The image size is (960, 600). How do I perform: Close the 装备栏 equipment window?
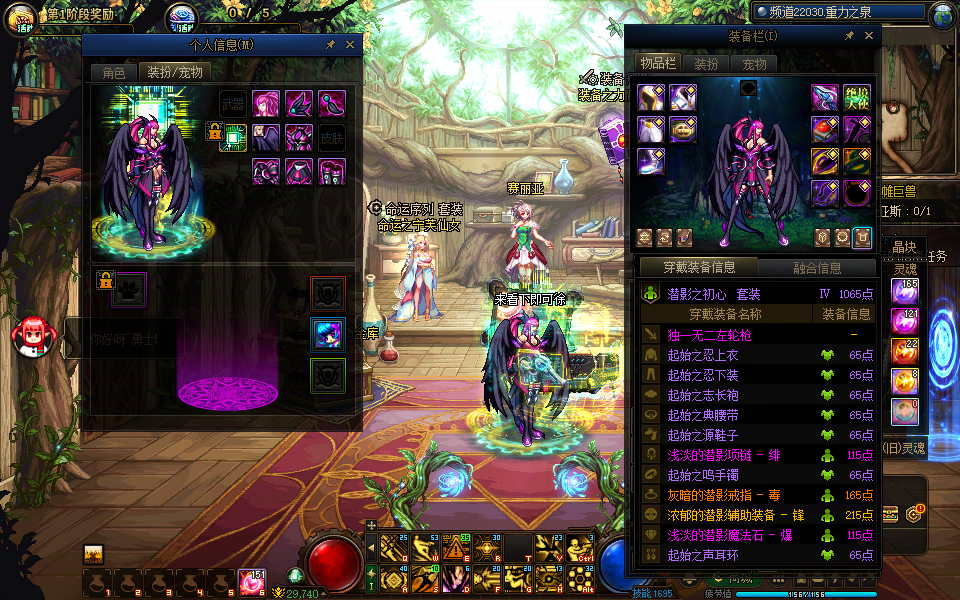[867, 37]
